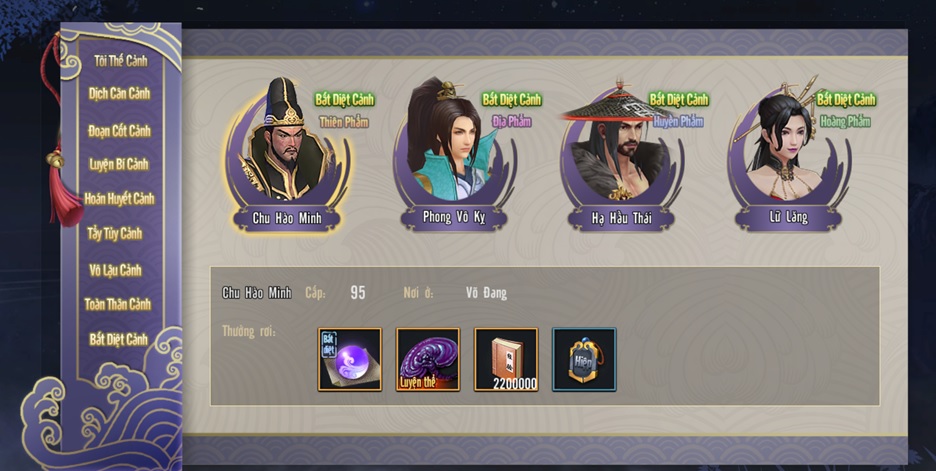Click the book reward showing 2200000

point(506,359)
